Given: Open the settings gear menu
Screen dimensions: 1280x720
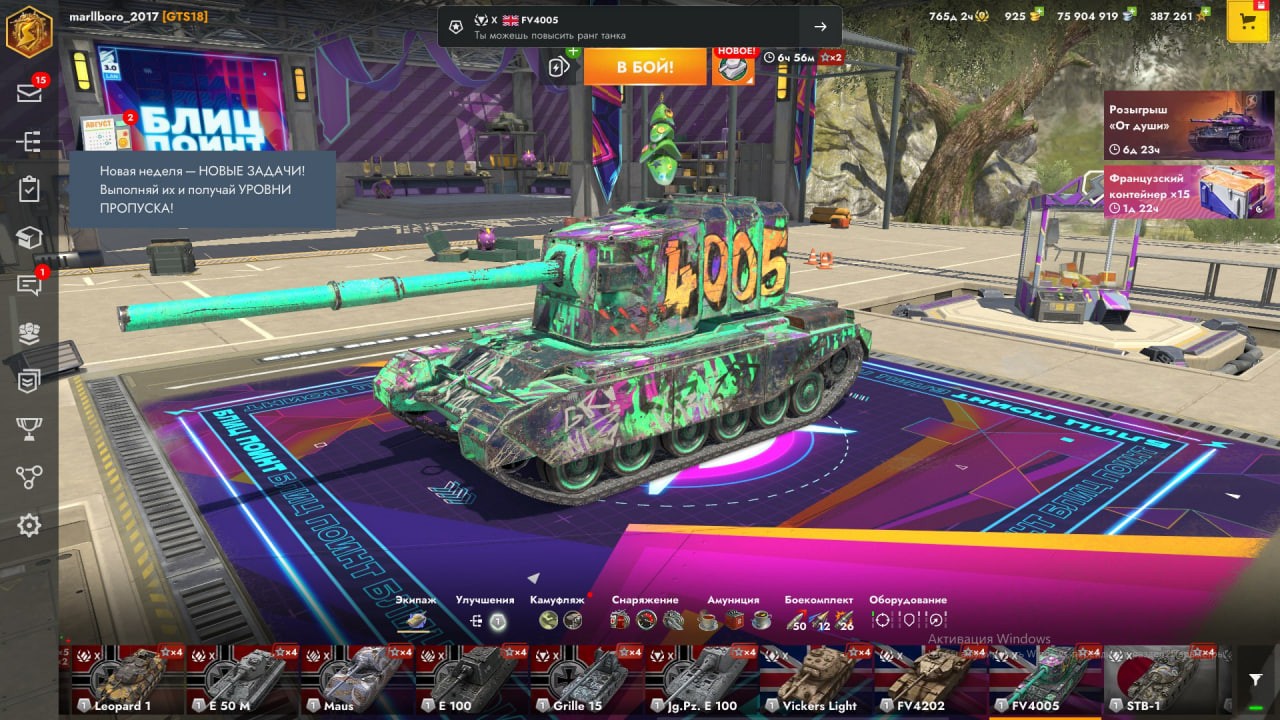Looking at the screenshot, I should [x=29, y=525].
